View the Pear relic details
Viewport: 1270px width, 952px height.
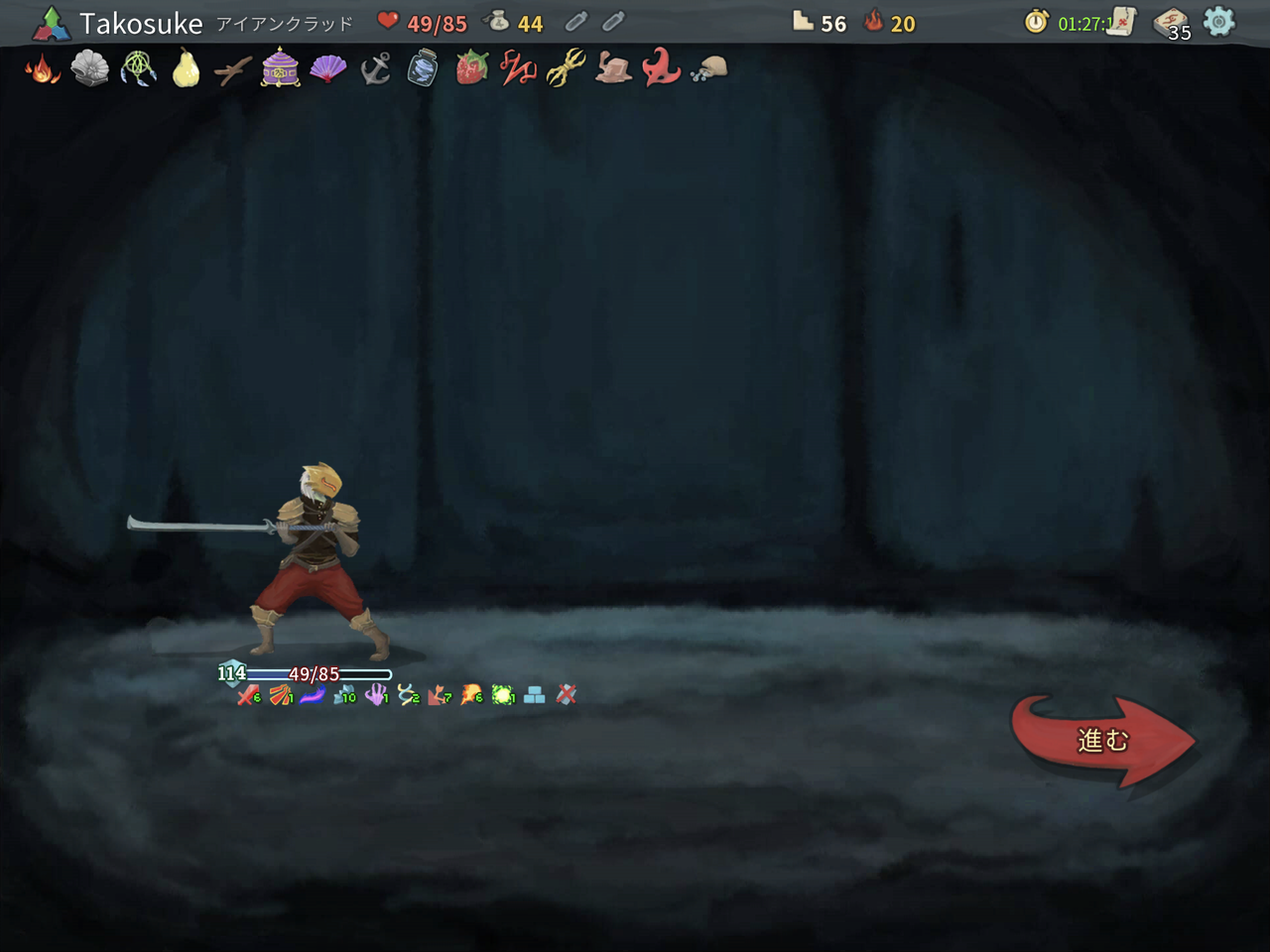pos(185,69)
